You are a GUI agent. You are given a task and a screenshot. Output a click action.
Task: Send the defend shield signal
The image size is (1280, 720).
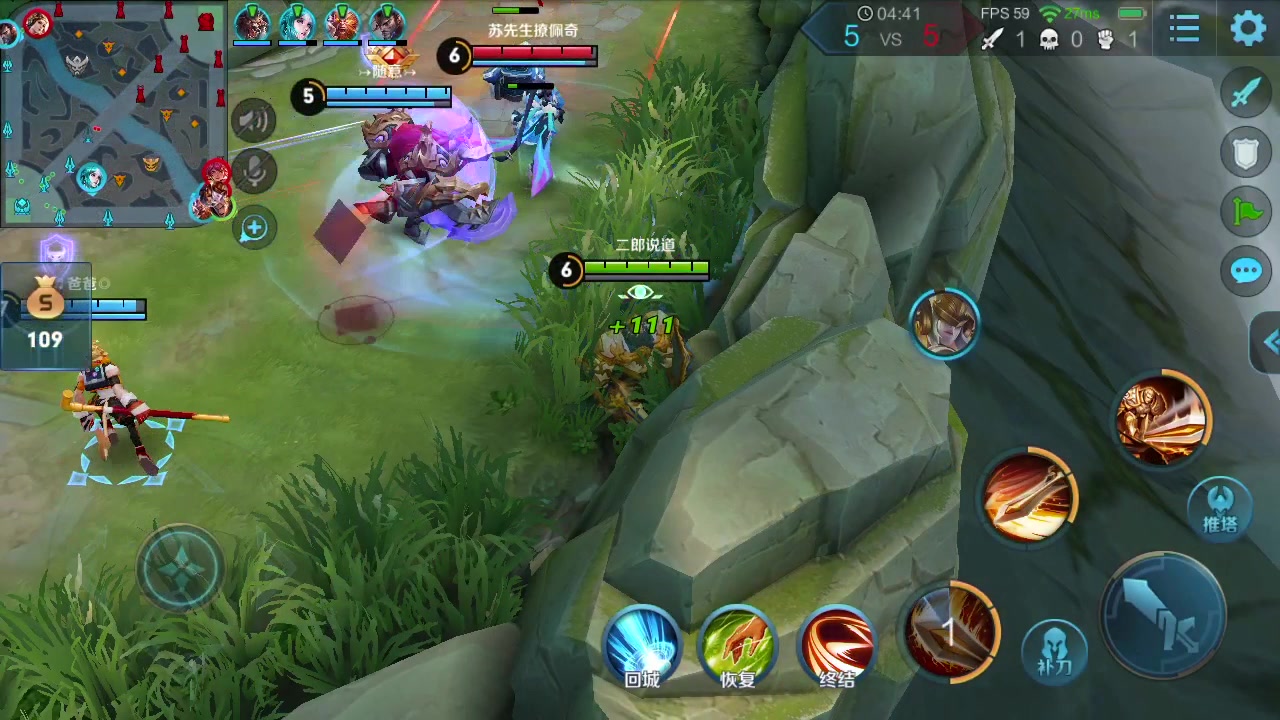[1246, 153]
